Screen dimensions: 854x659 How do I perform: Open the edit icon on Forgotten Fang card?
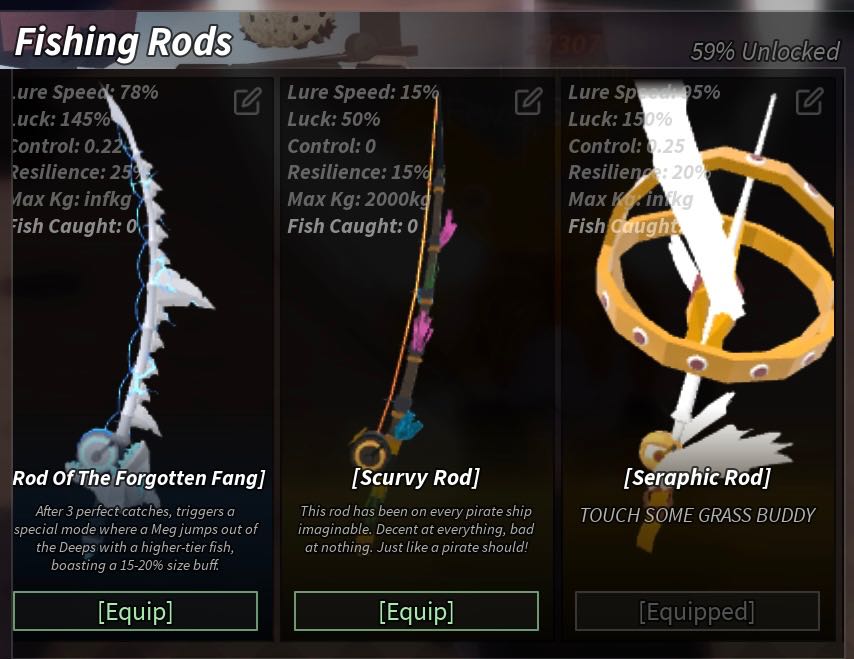[247, 101]
